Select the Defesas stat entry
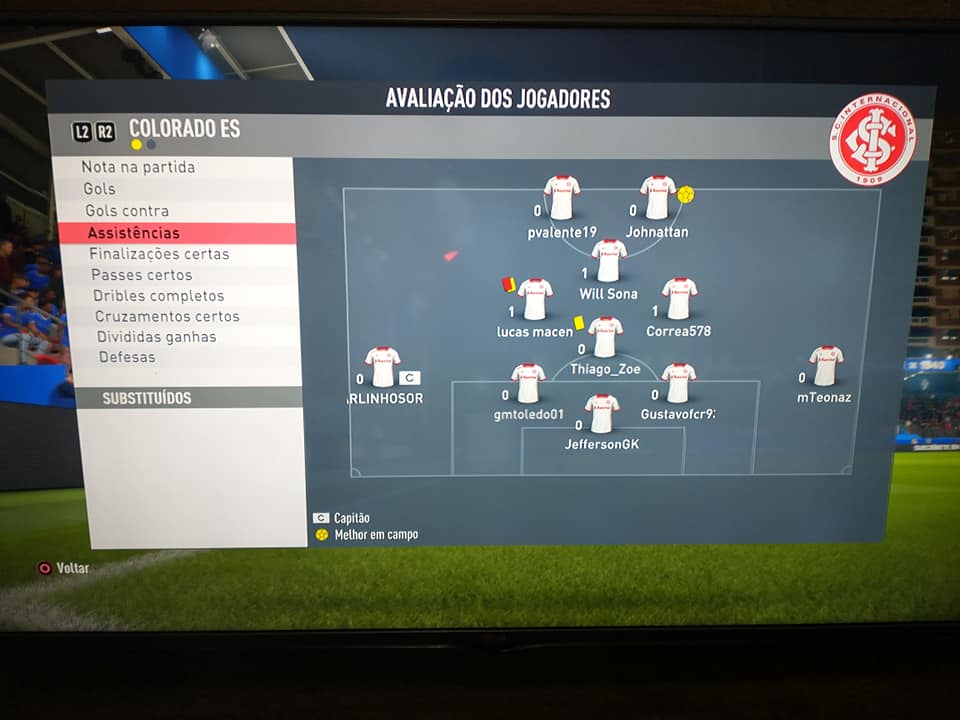The image size is (960, 720). tap(127, 357)
